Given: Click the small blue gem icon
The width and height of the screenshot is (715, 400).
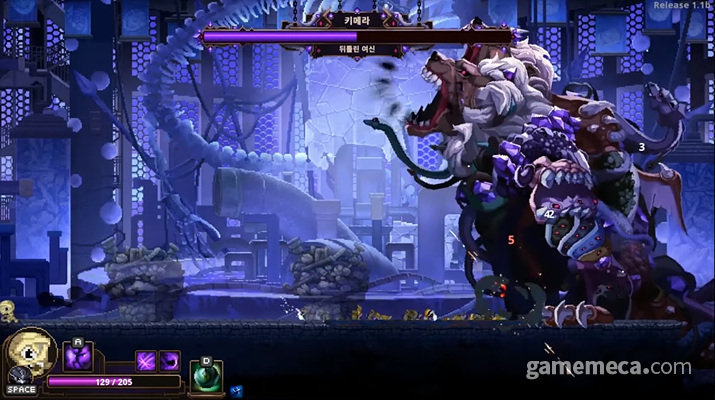Looking at the screenshot, I should point(236,390).
